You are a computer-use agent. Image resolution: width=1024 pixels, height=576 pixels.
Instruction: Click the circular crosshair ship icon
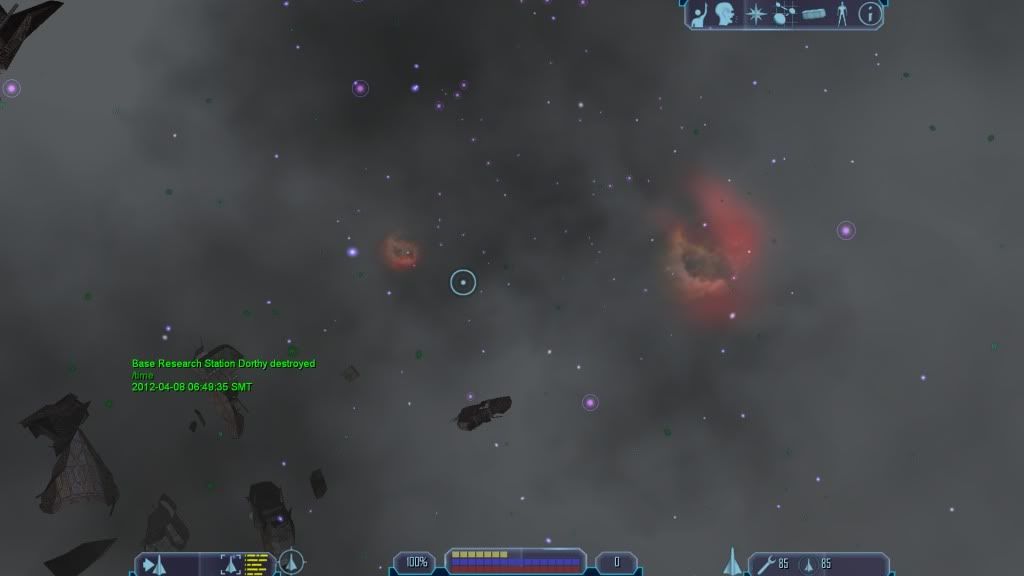coord(291,562)
